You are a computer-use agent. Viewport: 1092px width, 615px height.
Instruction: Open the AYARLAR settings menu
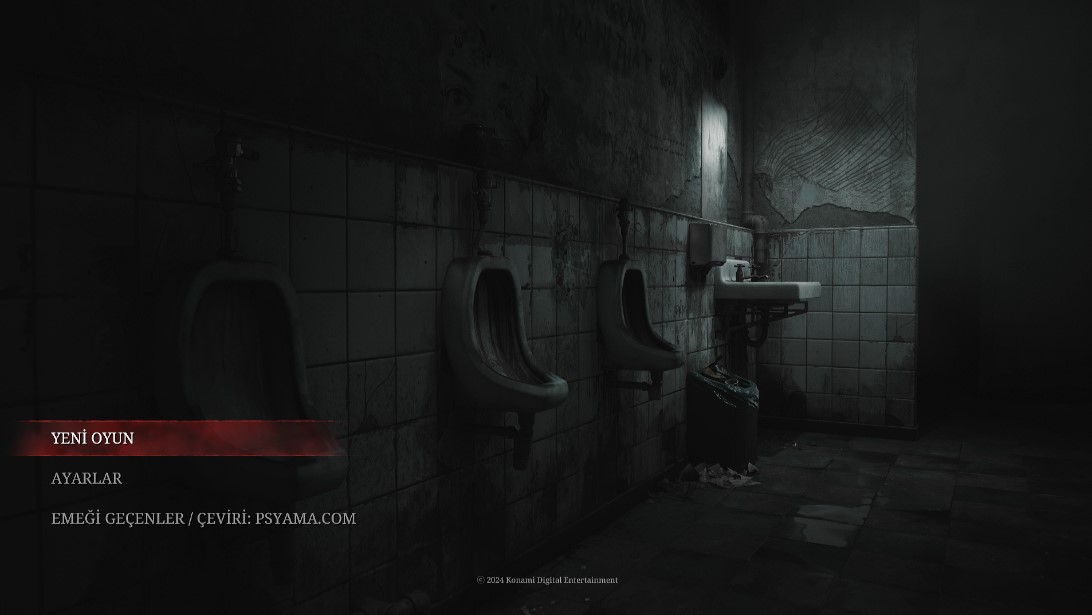pyautogui.click(x=87, y=478)
